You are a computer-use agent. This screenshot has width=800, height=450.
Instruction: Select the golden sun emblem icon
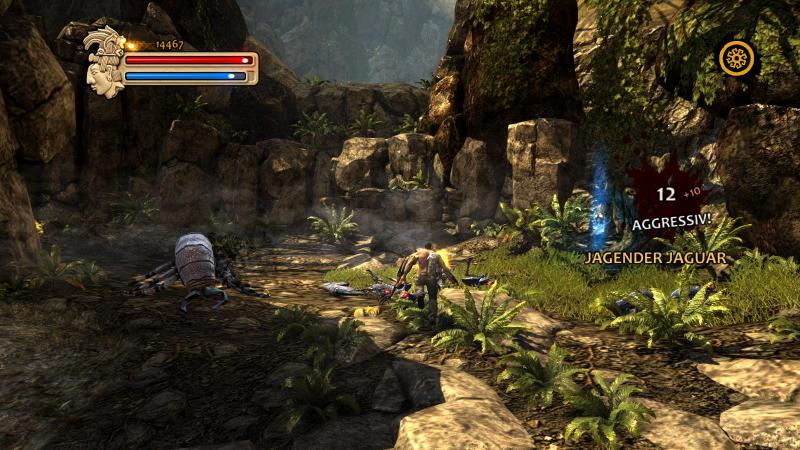pos(737,59)
